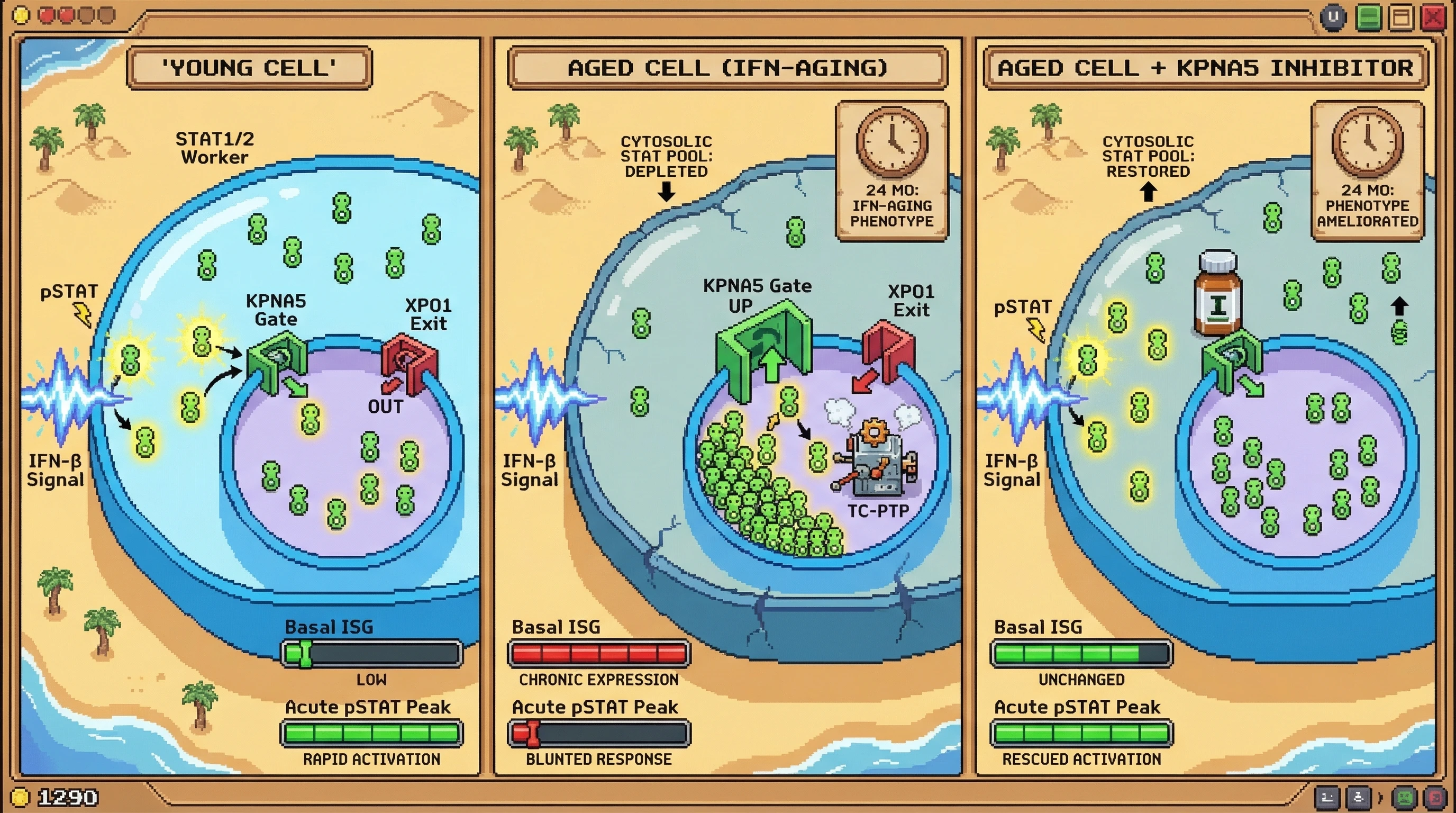1456x813 pixels.
Task: Click the green face status icon at bottom right
Action: (1405, 798)
